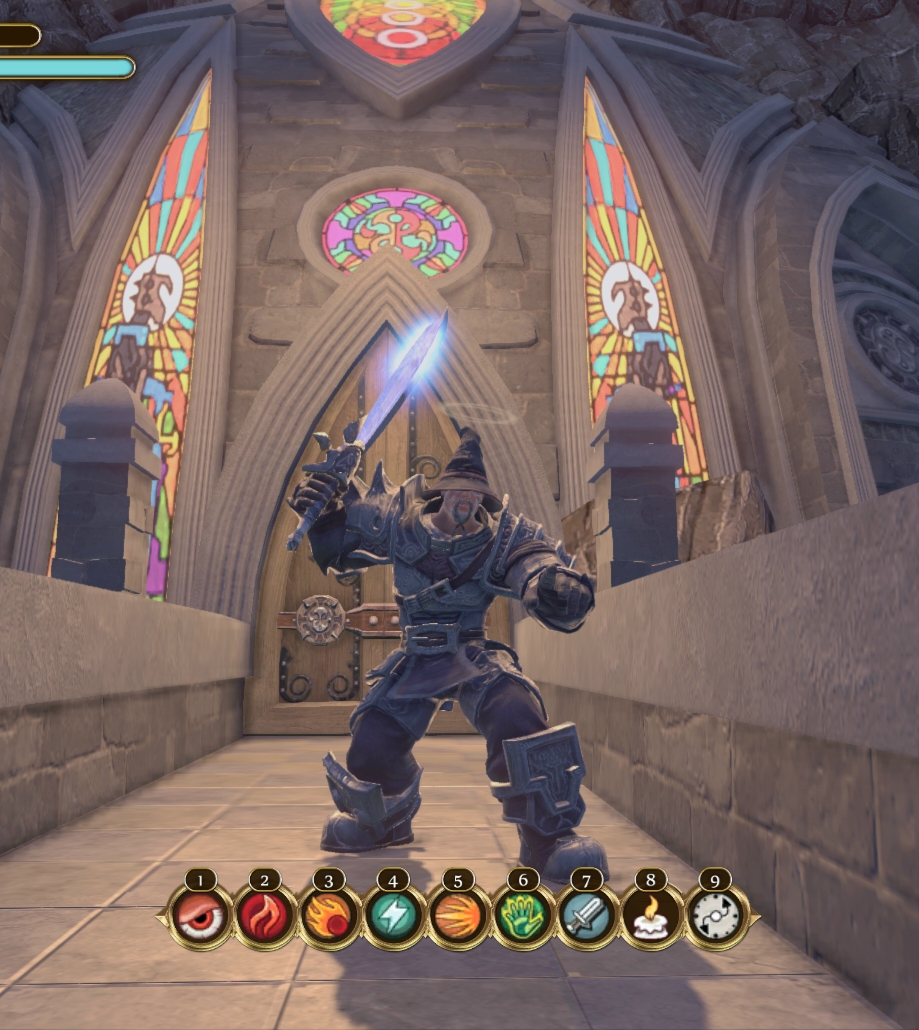Select the orange streaked orb skill
919x1030 pixels.
coord(458,916)
